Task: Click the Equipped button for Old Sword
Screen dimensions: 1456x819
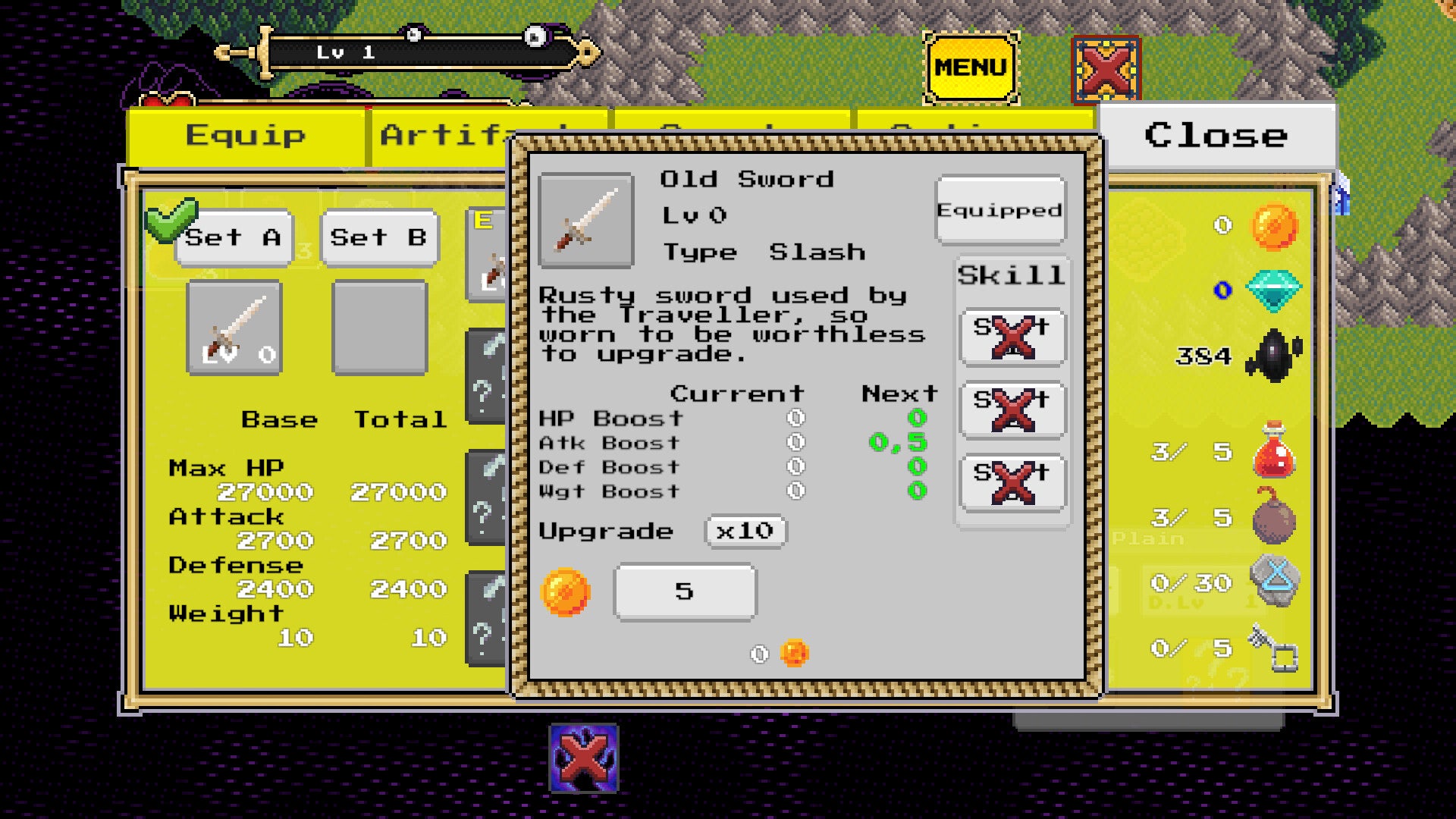Action: [x=1000, y=211]
